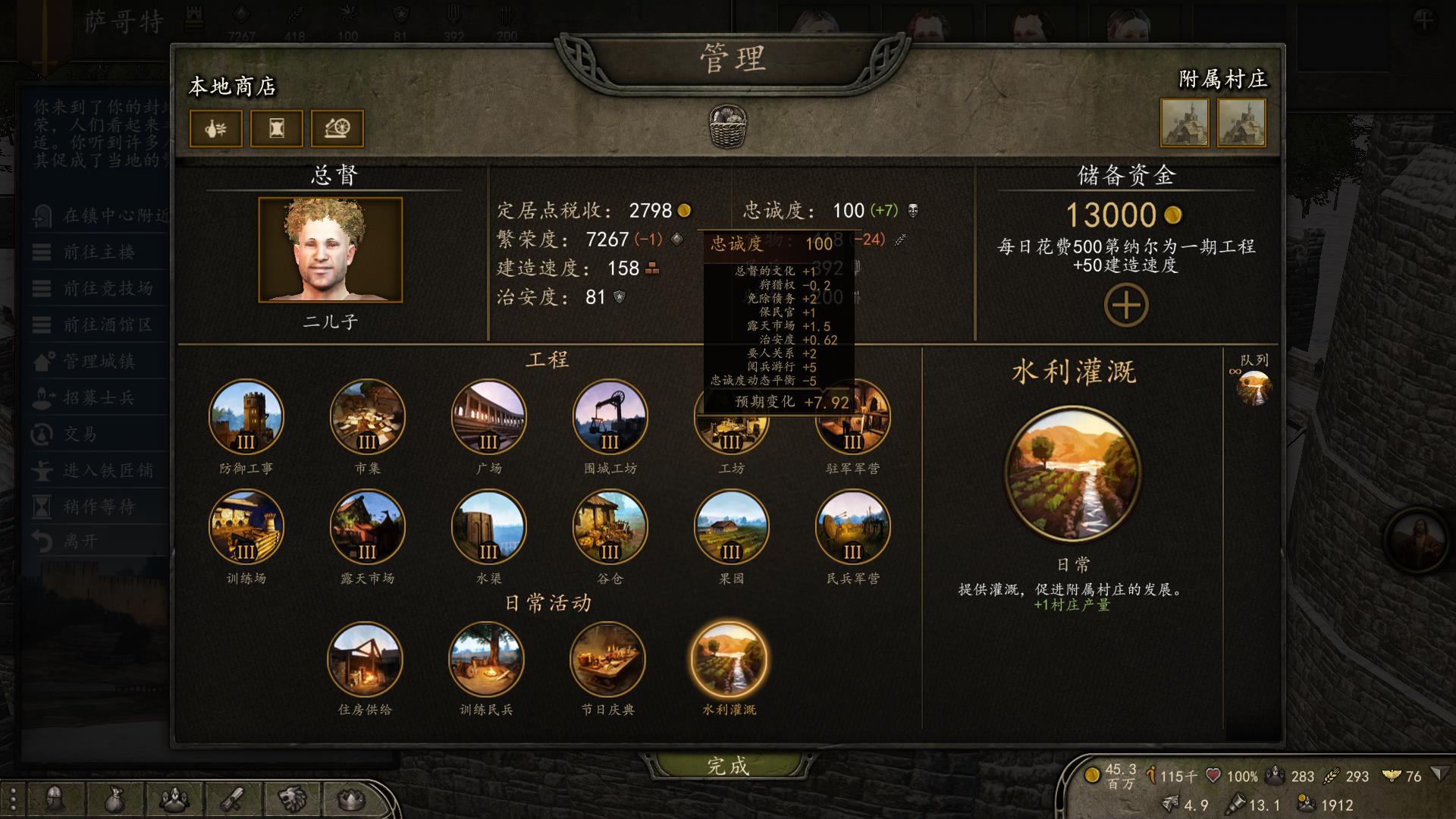Viewport: 1456px width, 819px height.
Task: Select the 果园 orchard project icon
Action: [731, 527]
